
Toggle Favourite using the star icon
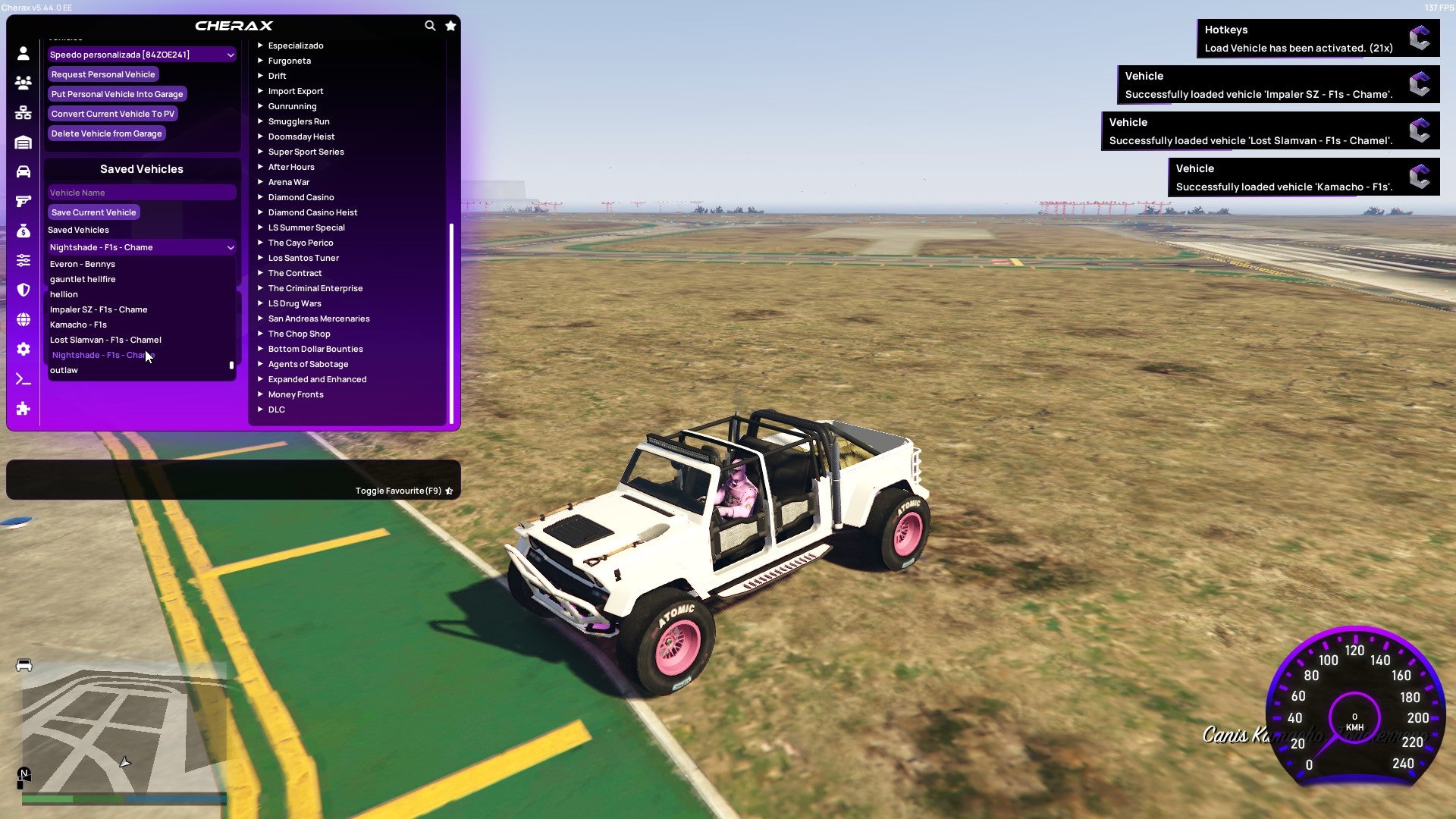click(450, 491)
